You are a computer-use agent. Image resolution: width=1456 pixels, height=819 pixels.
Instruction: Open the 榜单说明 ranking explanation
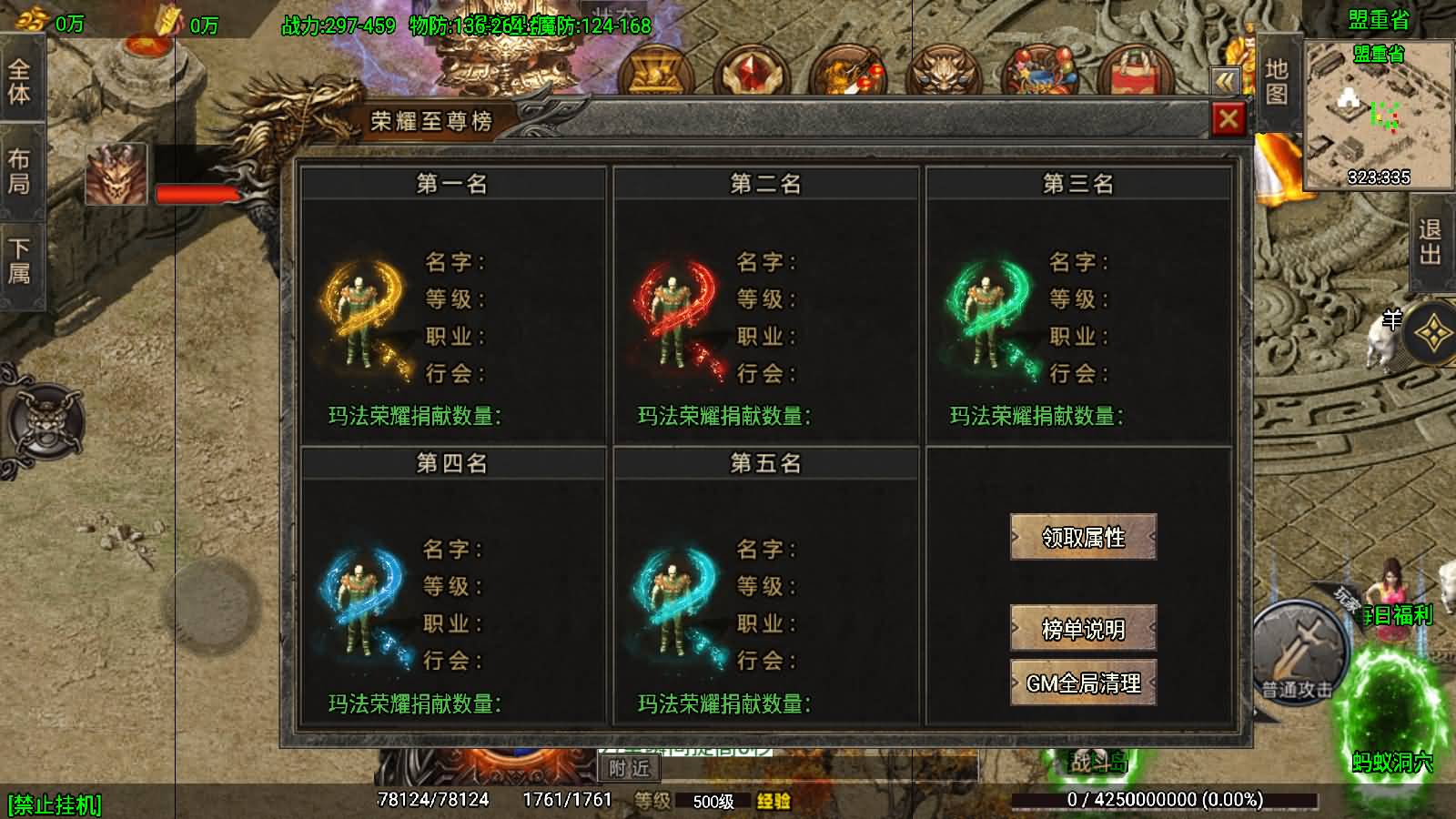pos(1083,628)
